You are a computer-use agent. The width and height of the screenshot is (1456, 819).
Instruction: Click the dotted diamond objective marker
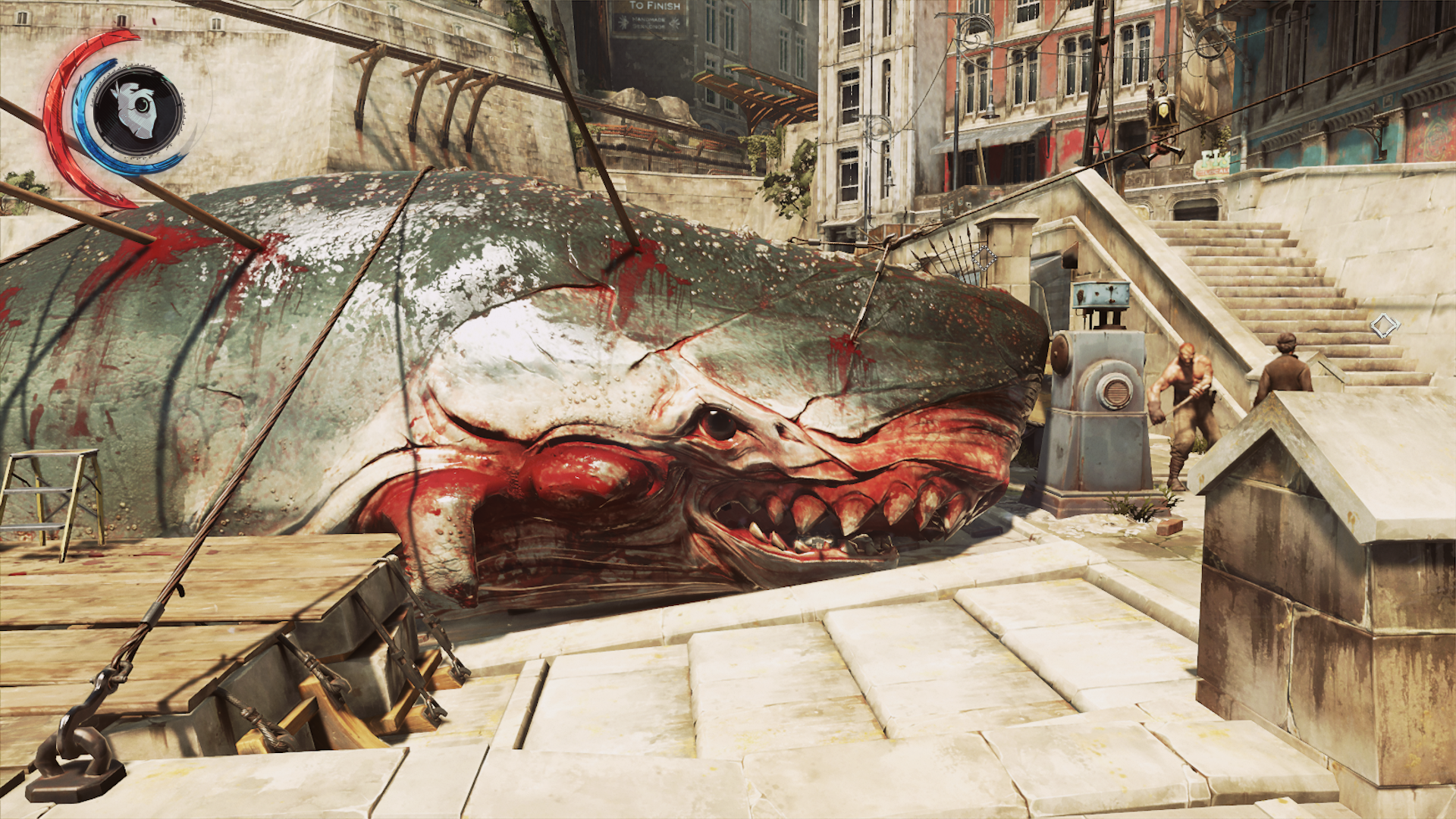984,258
